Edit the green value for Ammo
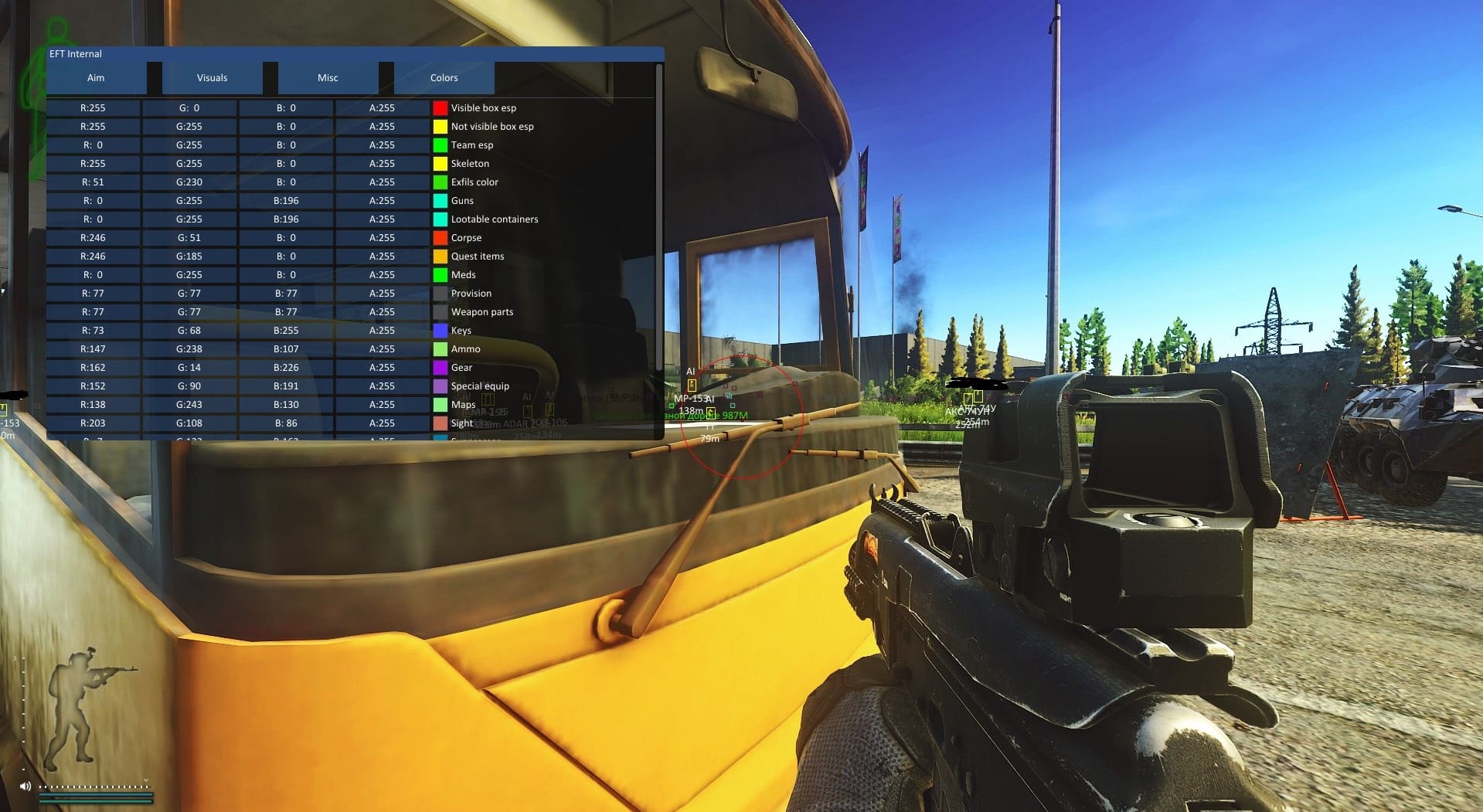Viewport: 1483px width, 812px height. (189, 349)
